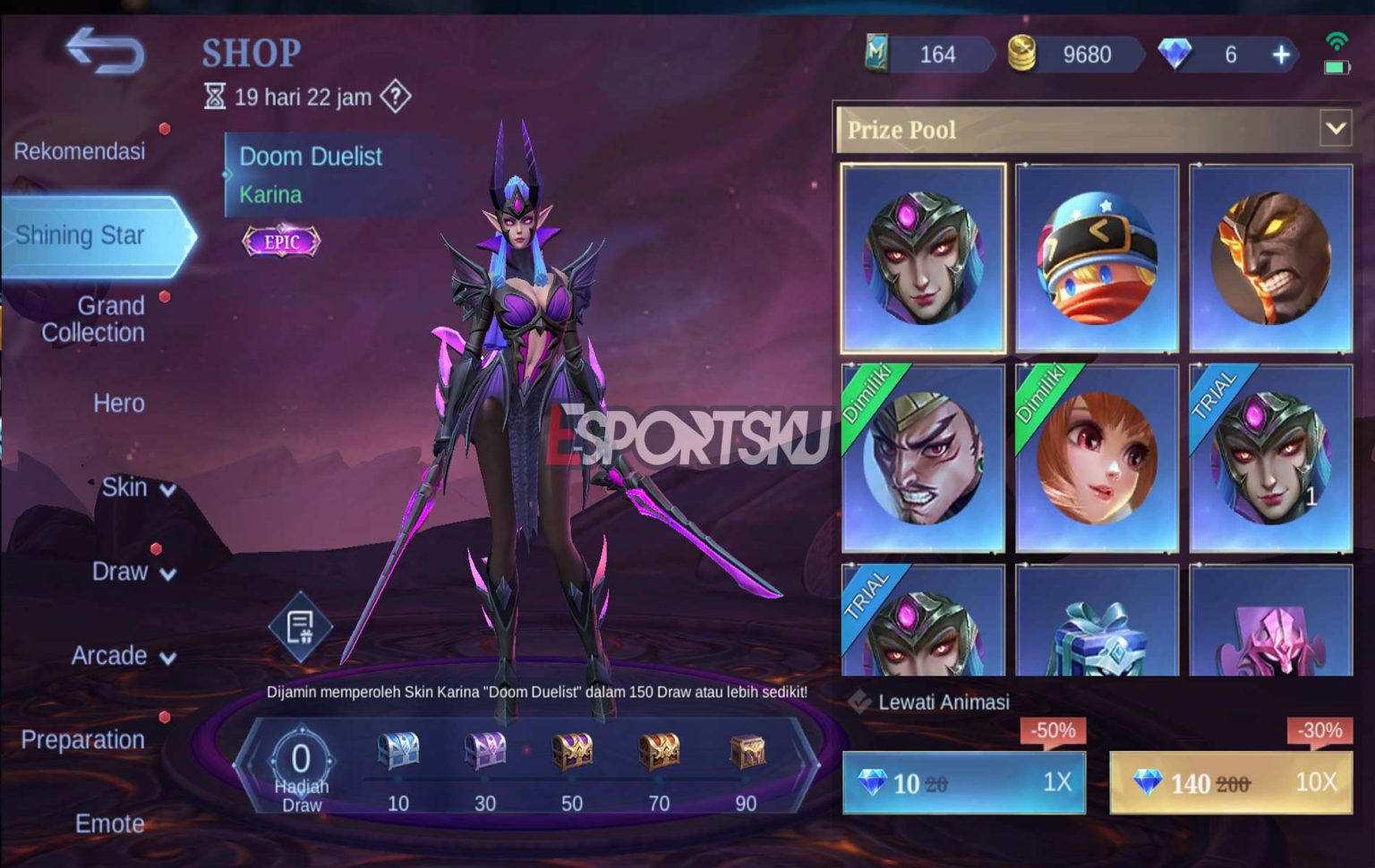
Task: Select the TRIAL Karina prize item
Action: [x=1273, y=456]
